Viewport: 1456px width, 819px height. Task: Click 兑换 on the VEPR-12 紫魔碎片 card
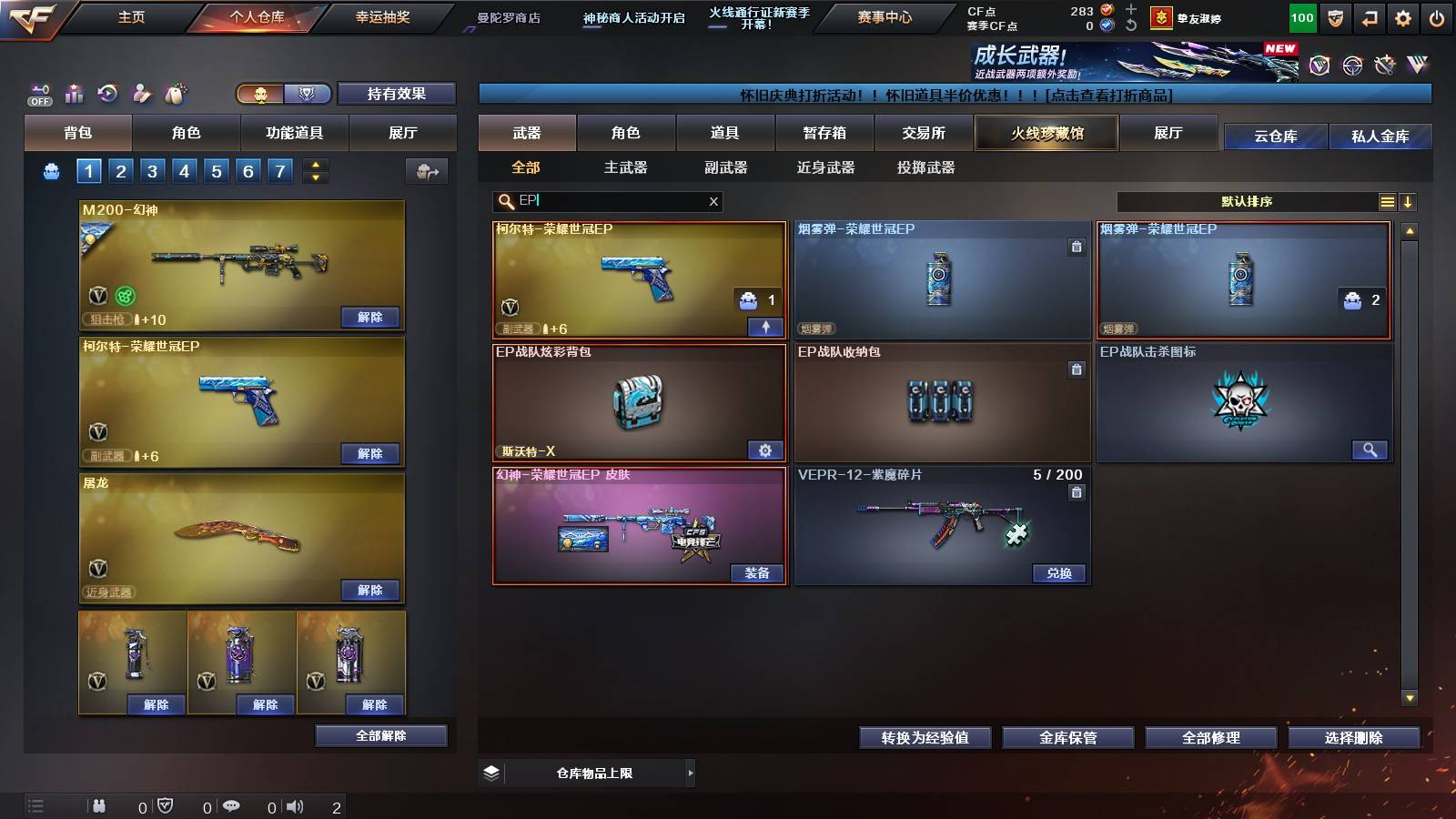(1059, 573)
